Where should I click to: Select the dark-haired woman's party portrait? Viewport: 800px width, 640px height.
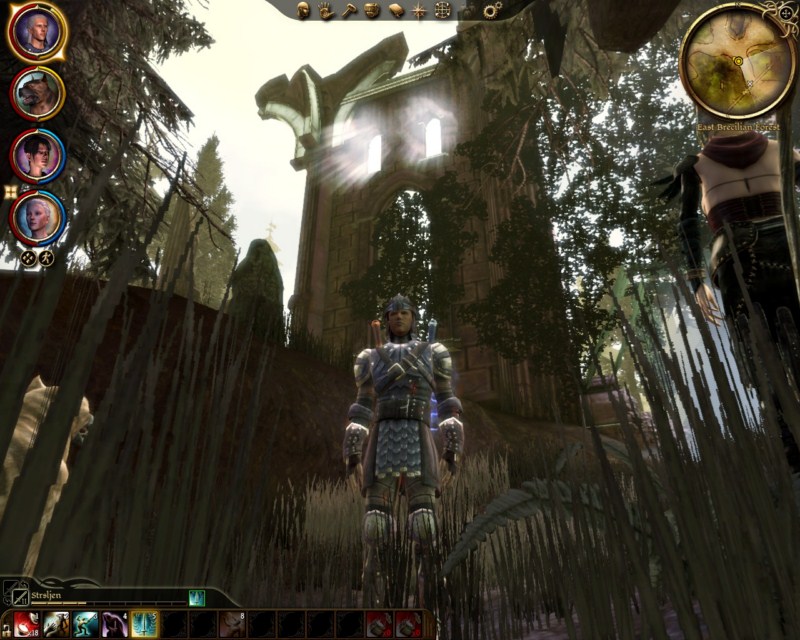[x=37, y=155]
